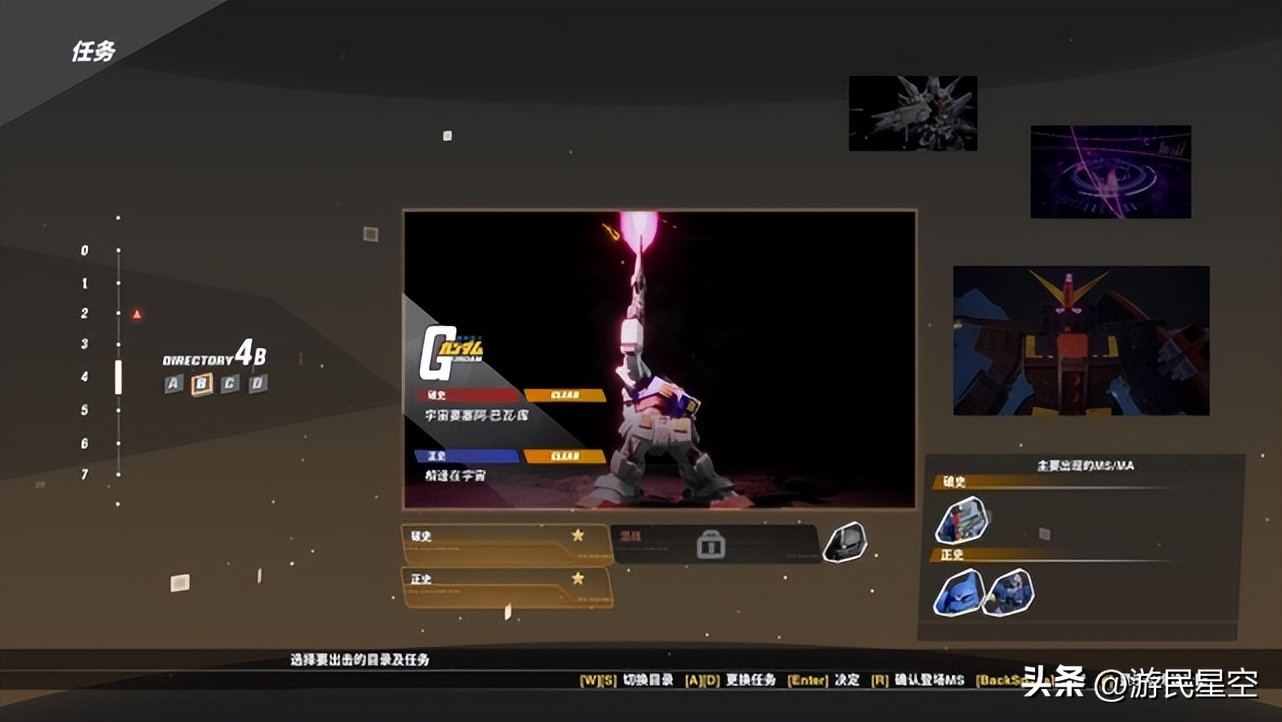Select the dark winged mecha thumbnail
The image size is (1282, 722).
912,113
